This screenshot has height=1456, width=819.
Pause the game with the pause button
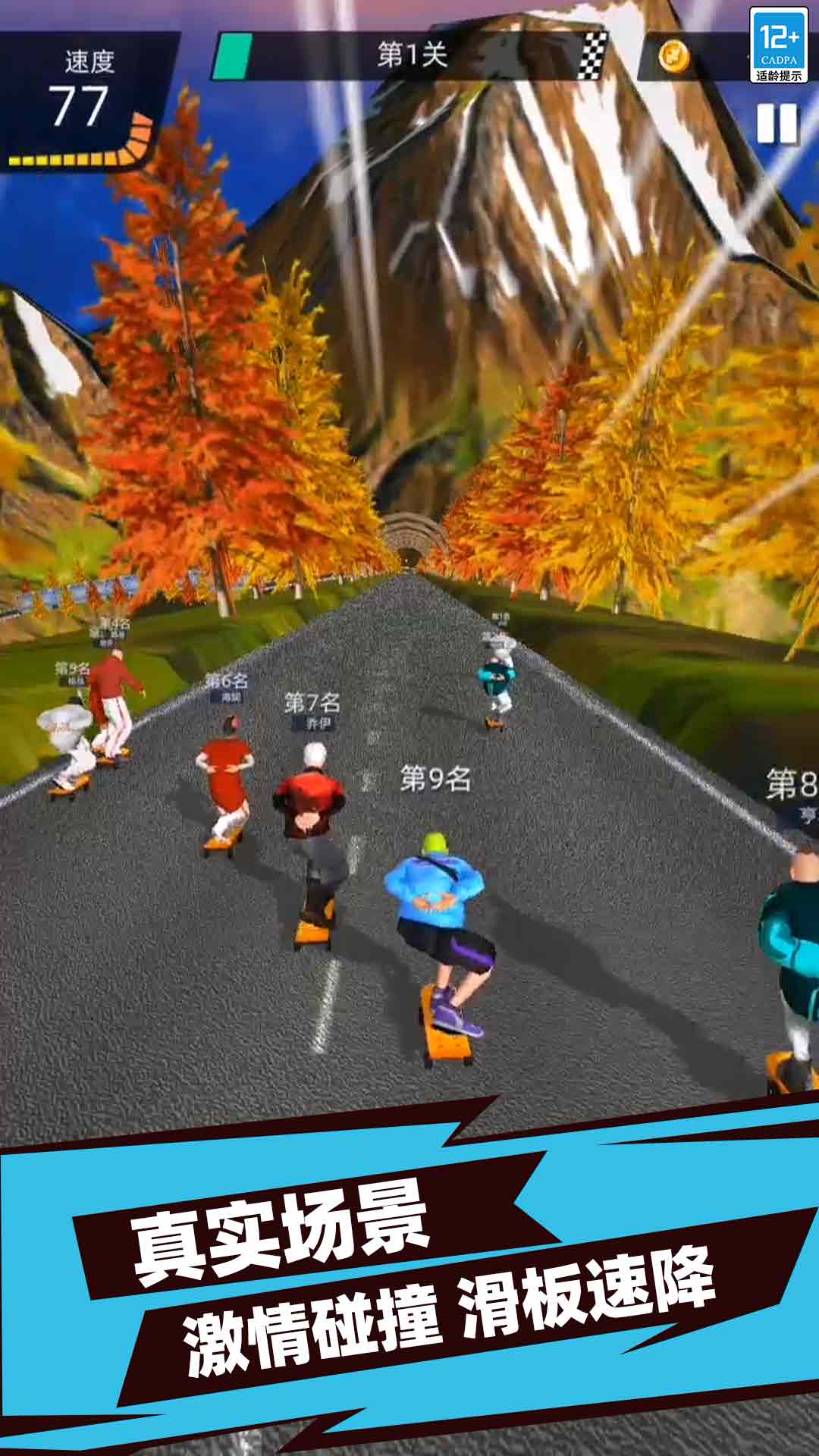pyautogui.click(x=777, y=124)
